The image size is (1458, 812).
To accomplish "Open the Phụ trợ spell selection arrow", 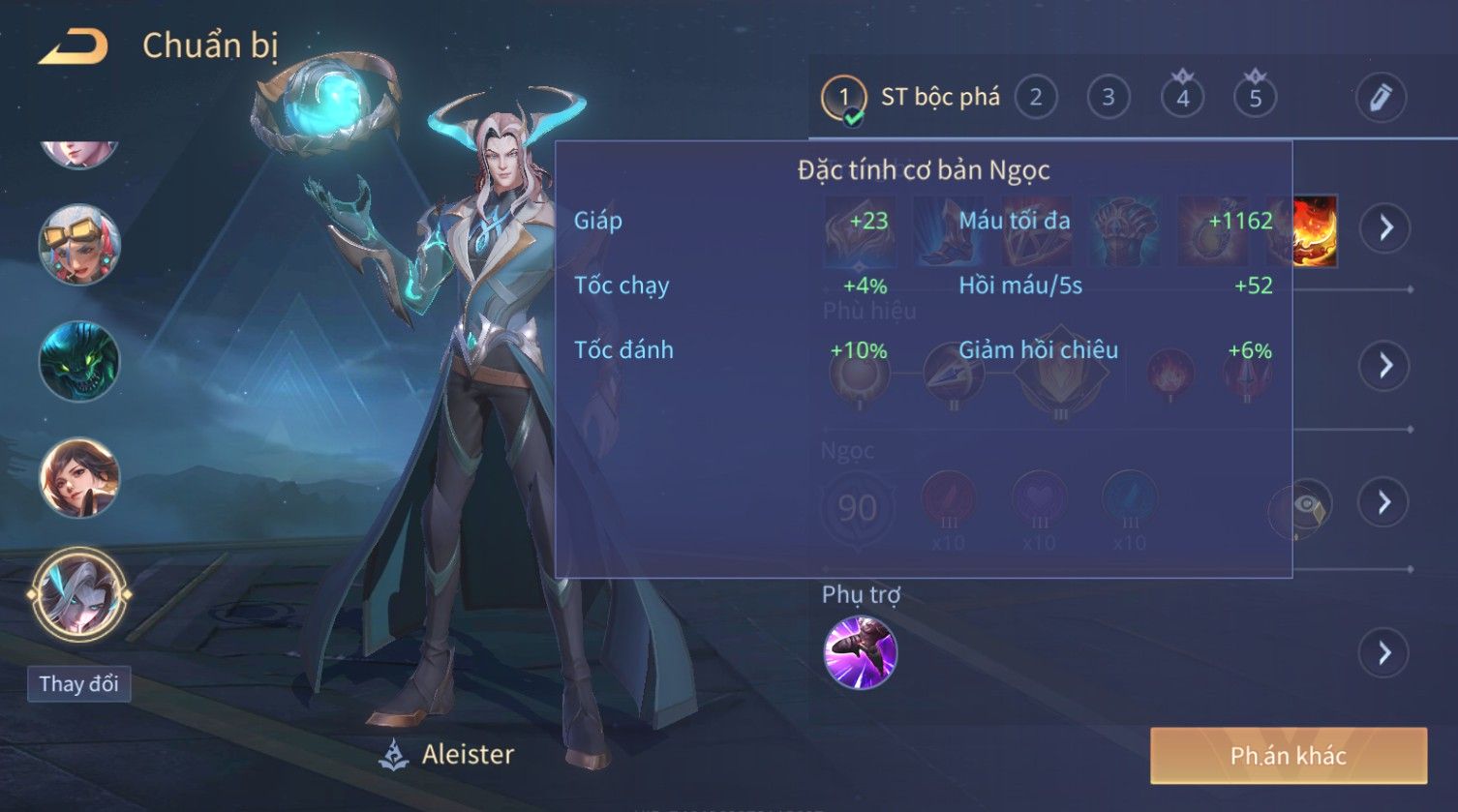I will tap(1385, 653).
